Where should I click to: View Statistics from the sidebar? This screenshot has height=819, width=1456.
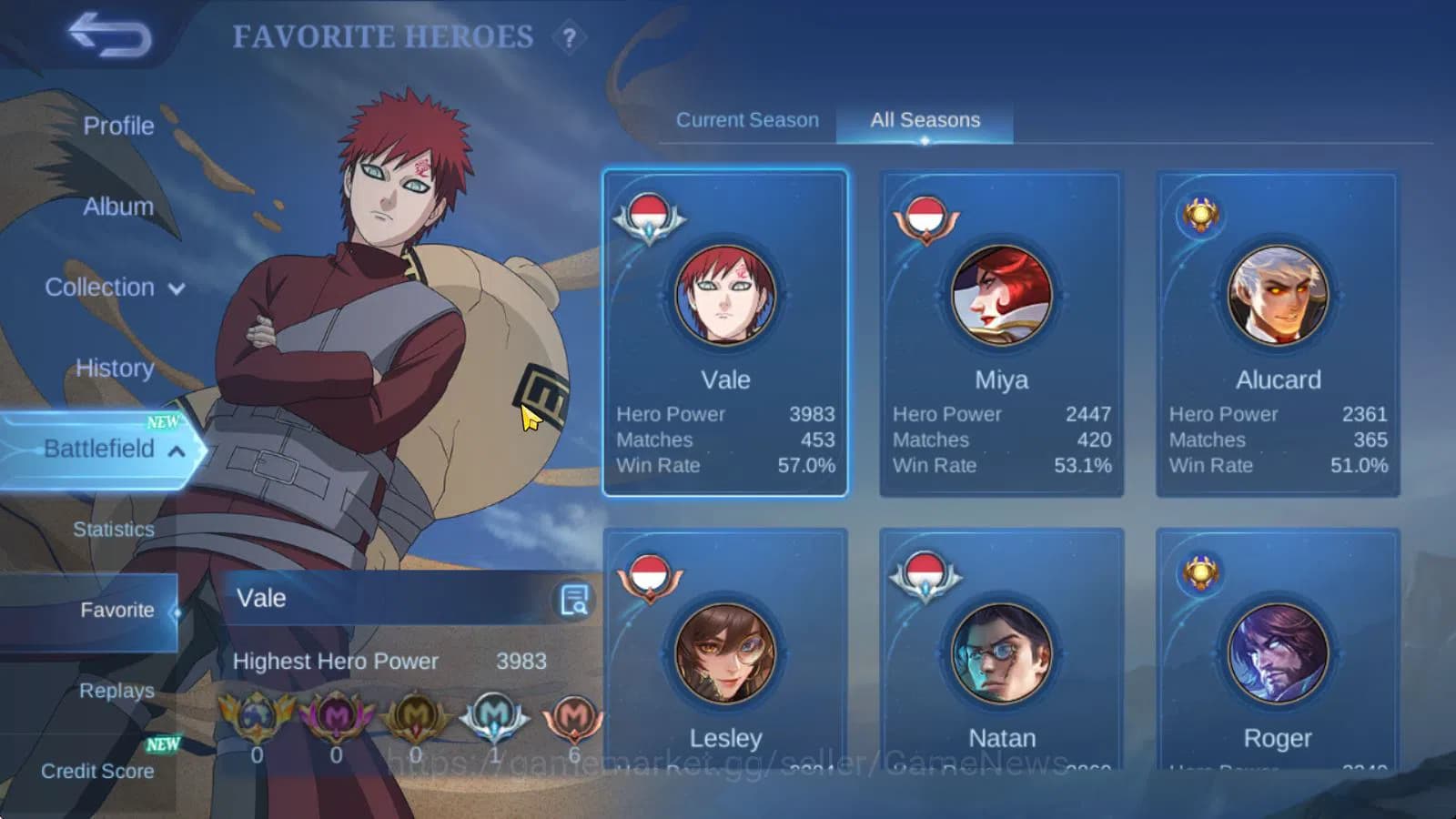pyautogui.click(x=113, y=529)
